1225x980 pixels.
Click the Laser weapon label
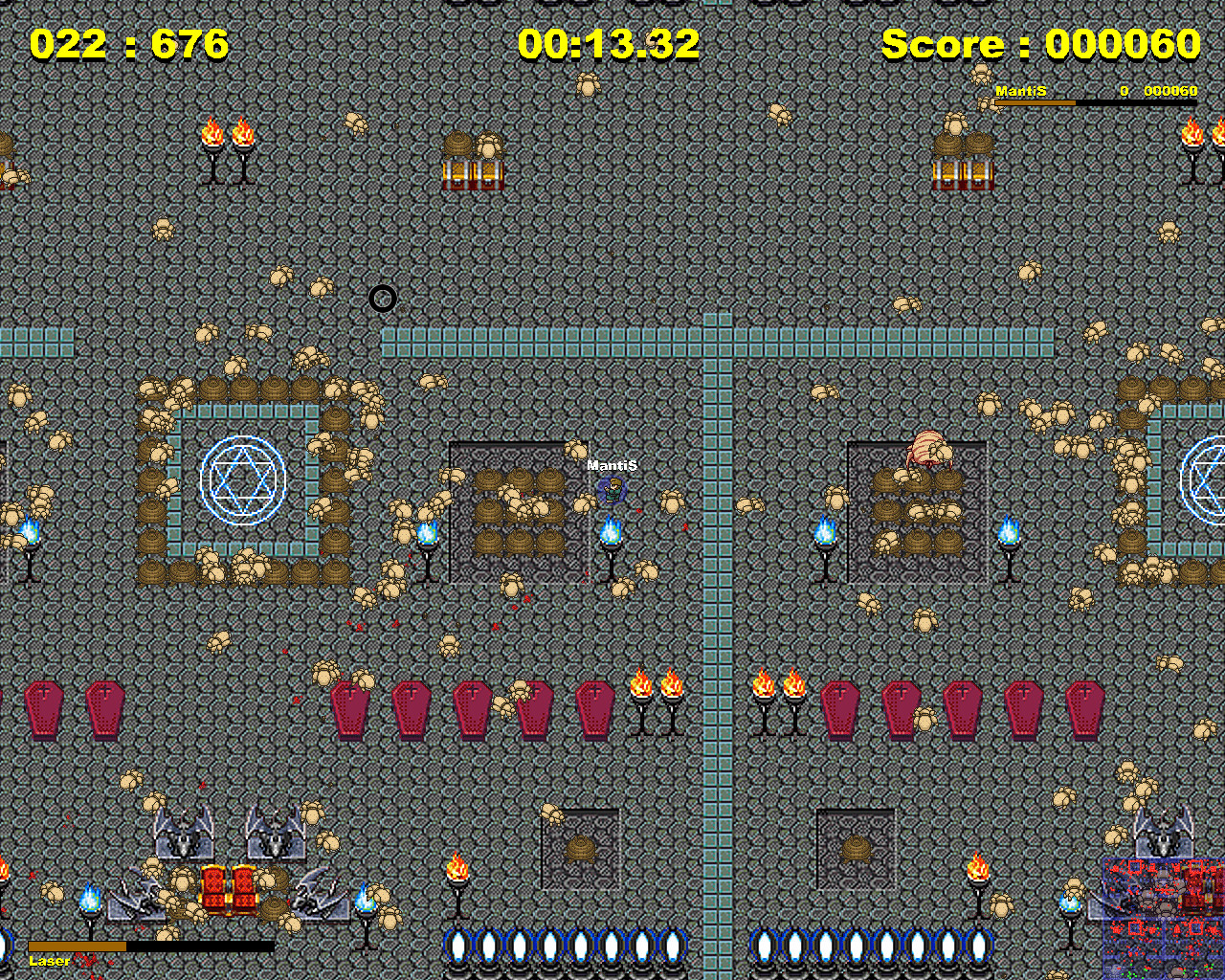tap(48, 960)
